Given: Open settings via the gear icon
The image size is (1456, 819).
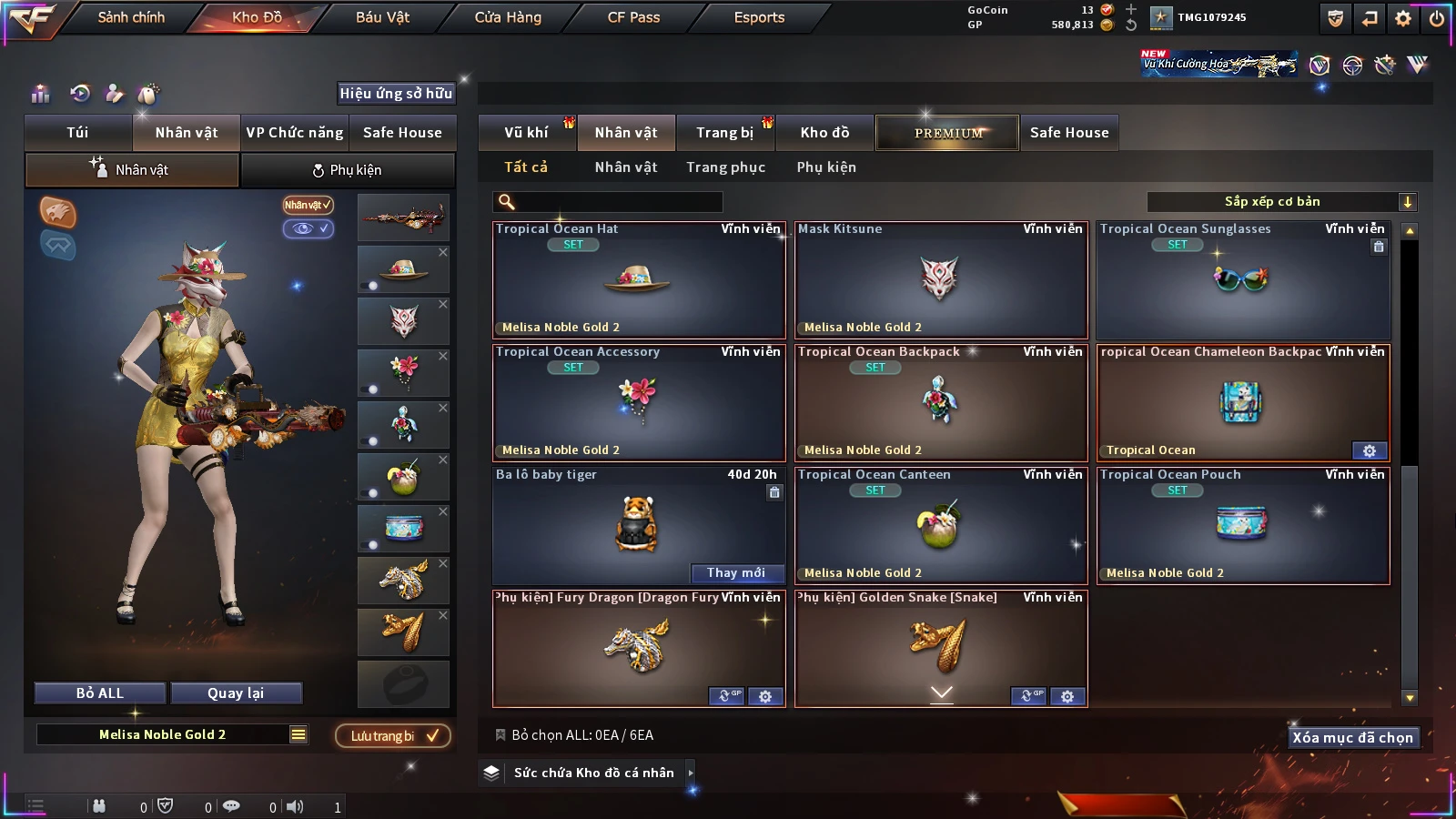Looking at the screenshot, I should [1403, 17].
